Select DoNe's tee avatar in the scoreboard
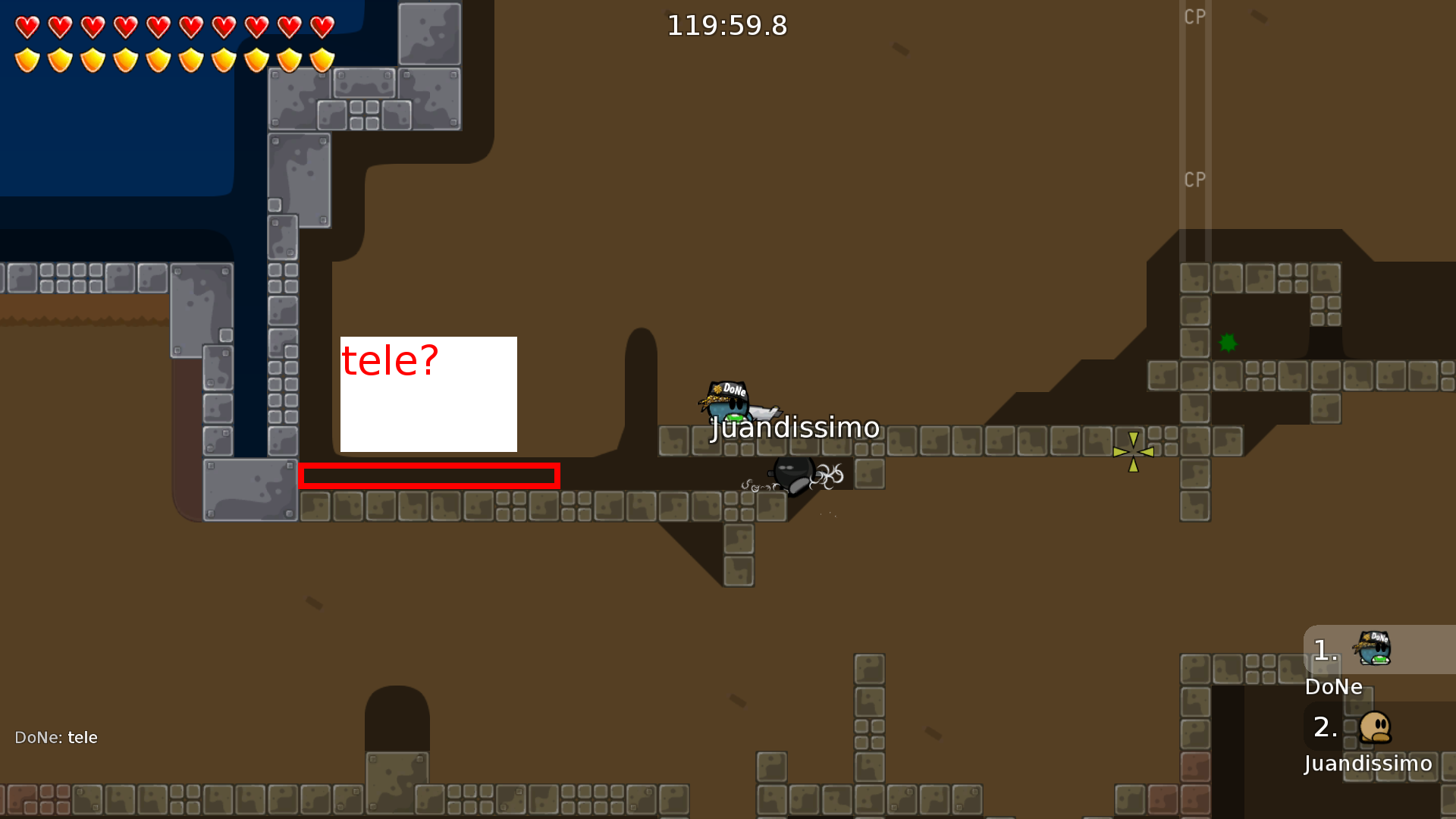Screen dimensions: 1456x819 click(x=1376, y=648)
